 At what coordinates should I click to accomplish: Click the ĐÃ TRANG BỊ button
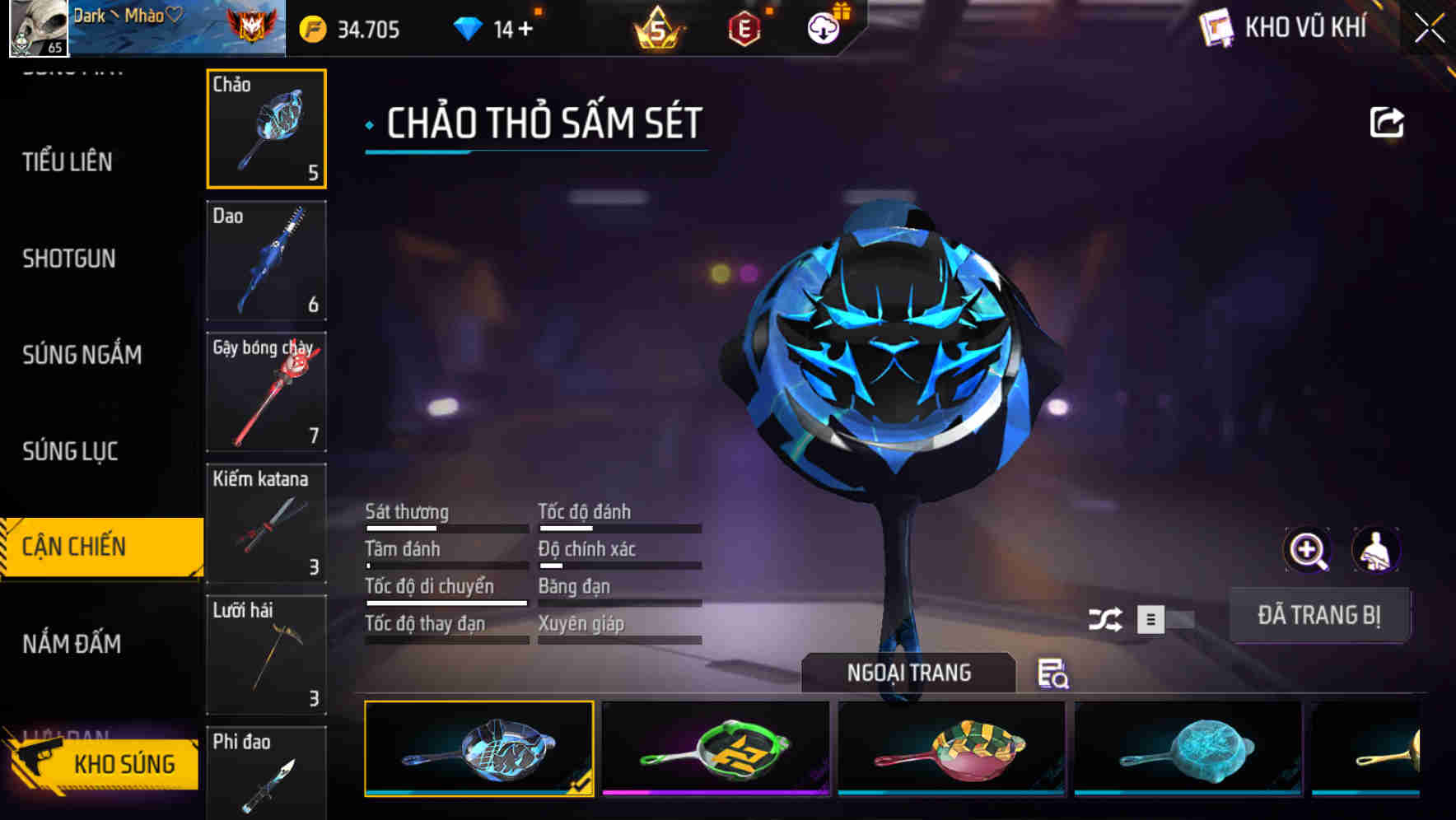pyautogui.click(x=1319, y=615)
